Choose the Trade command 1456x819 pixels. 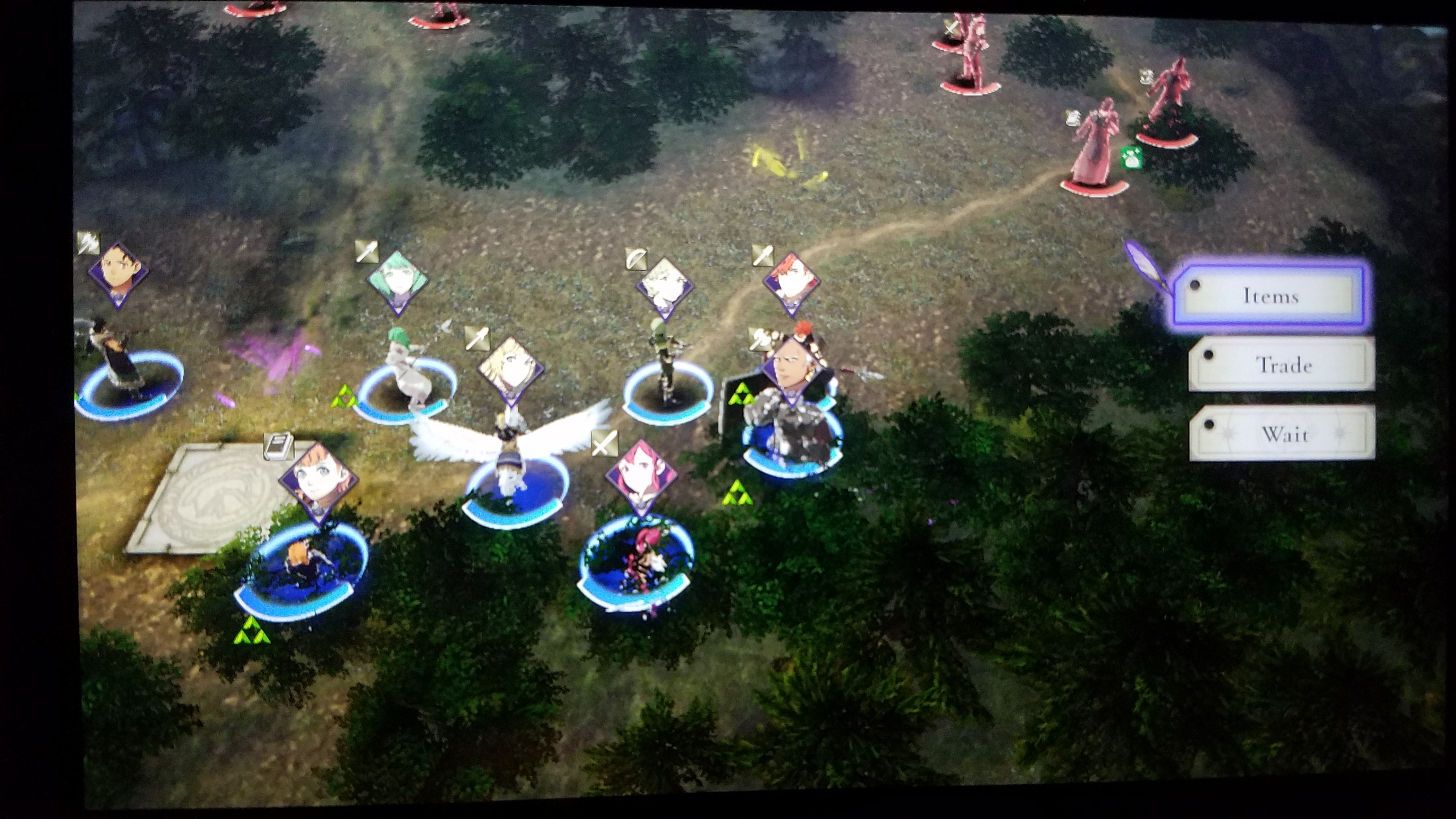1283,365
